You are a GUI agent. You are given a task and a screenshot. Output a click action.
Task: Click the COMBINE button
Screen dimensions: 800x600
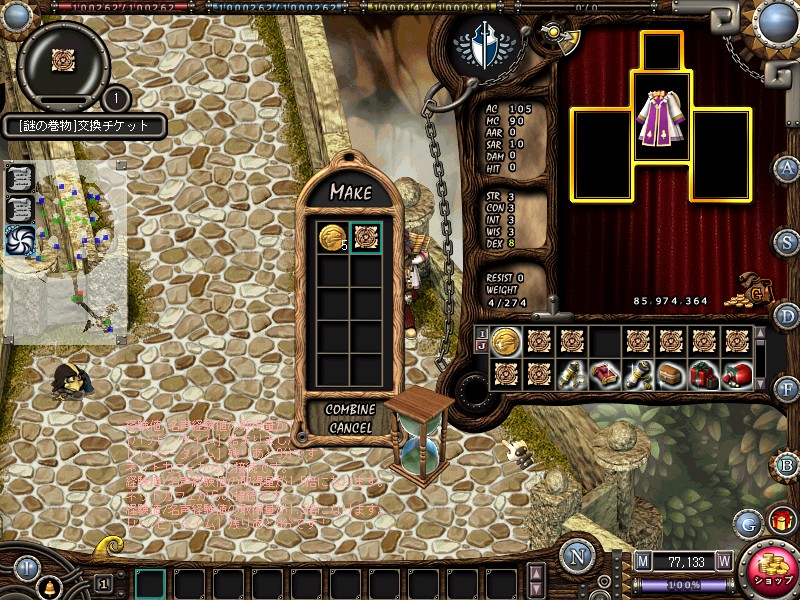(350, 409)
